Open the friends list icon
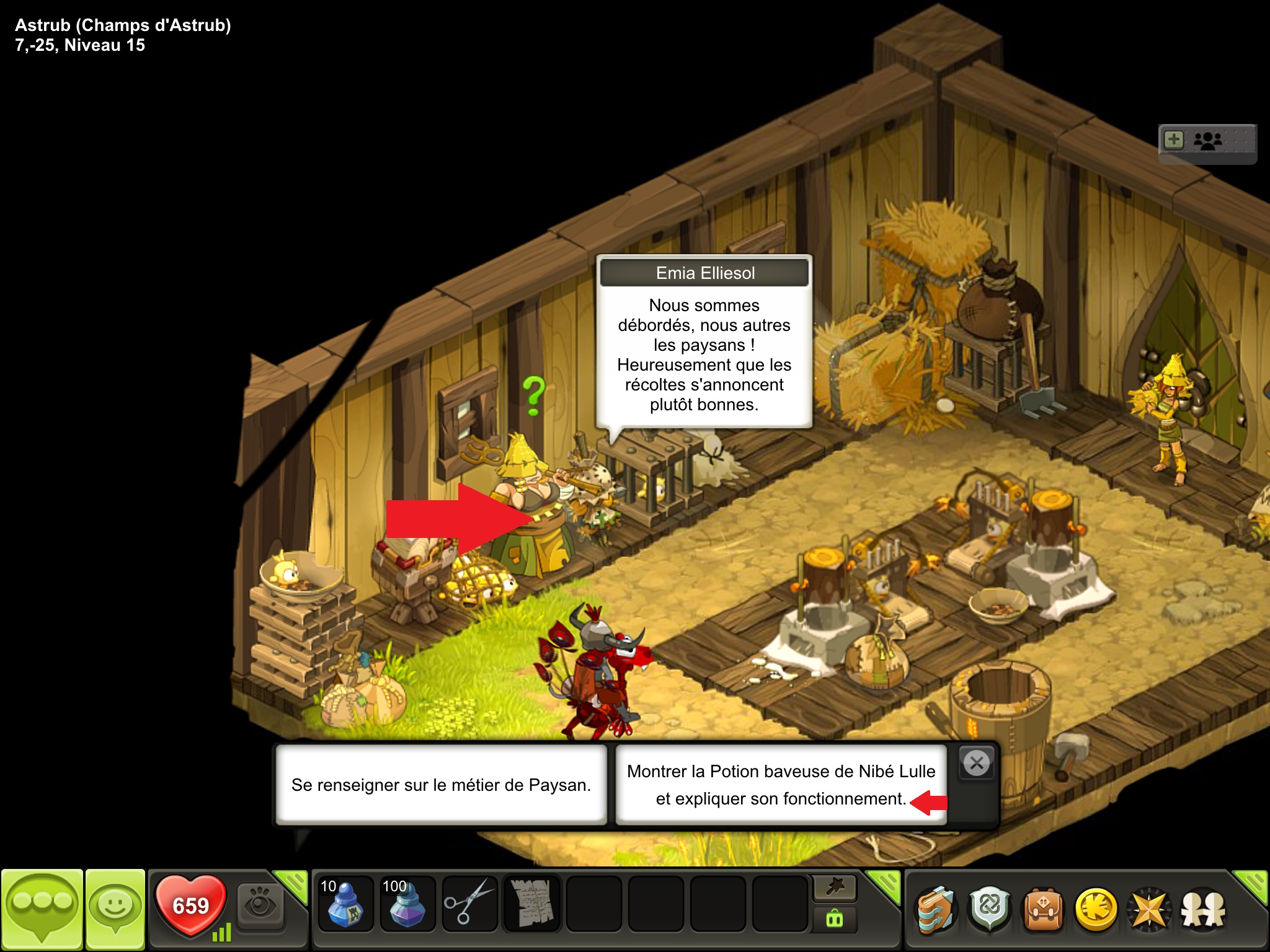 tap(1203, 910)
